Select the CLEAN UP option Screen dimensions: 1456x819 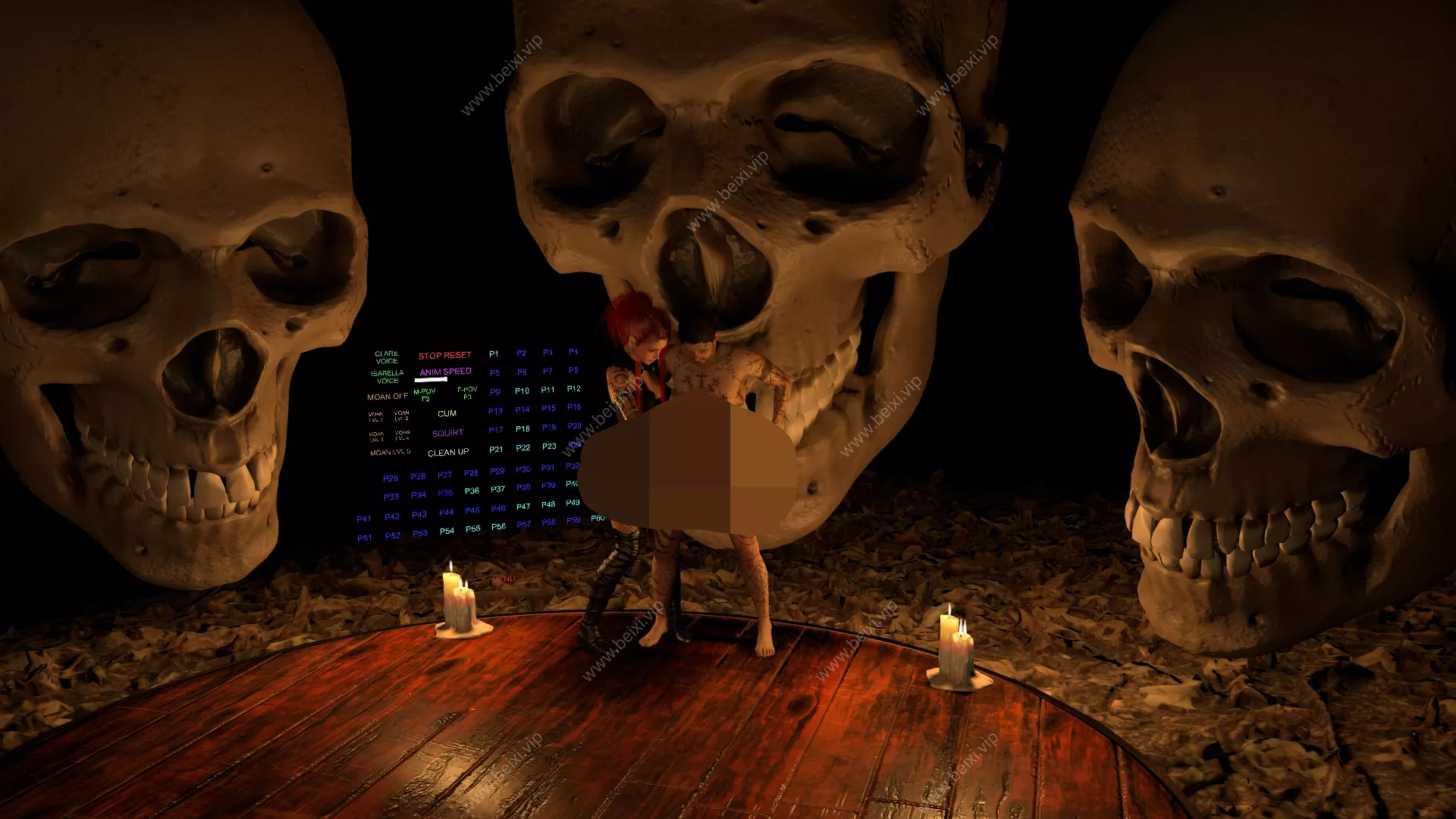coord(448,452)
